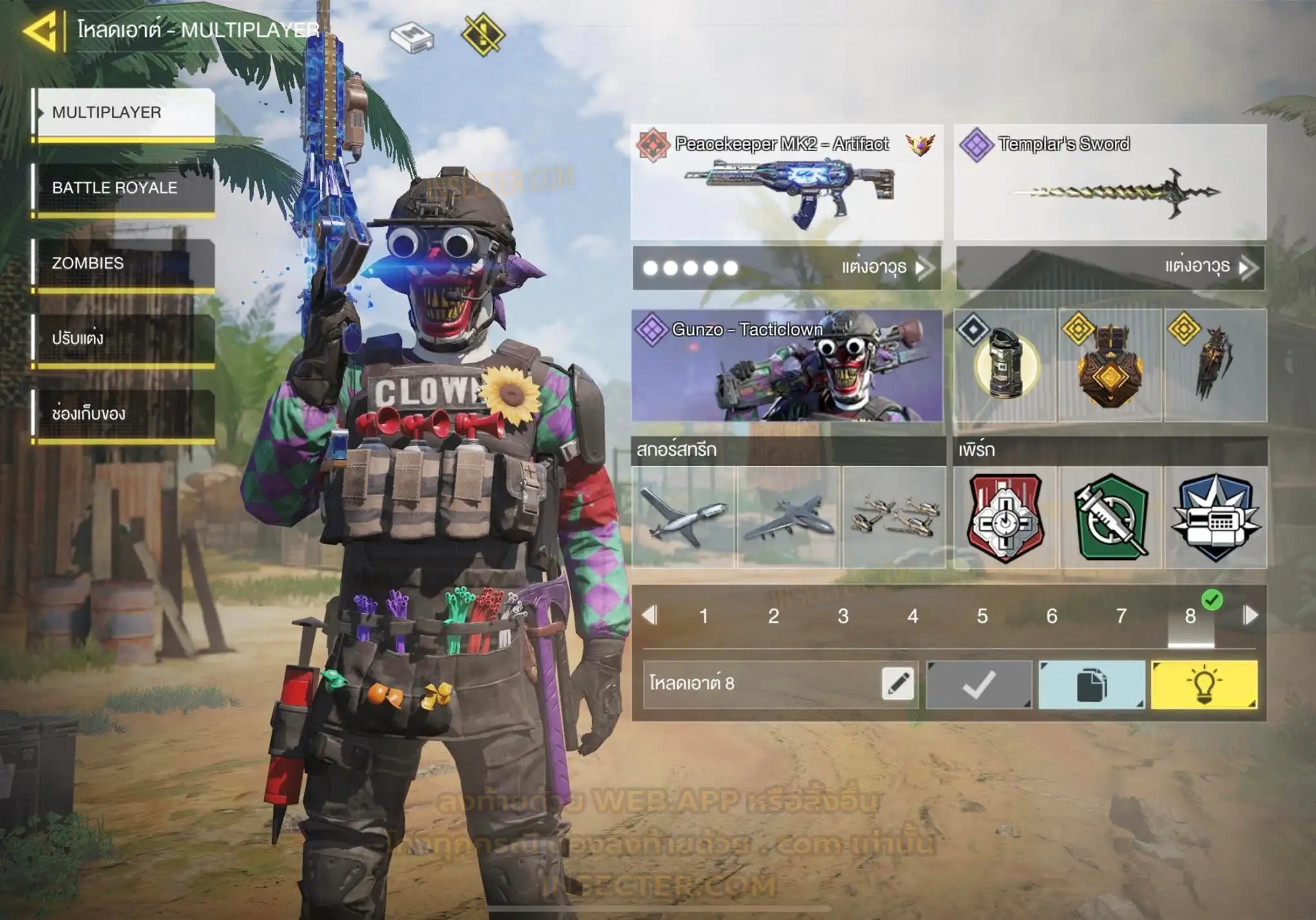Image resolution: width=1316 pixels, height=920 pixels.
Task: Select the MULTIPLAYER loadout tab
Action: [x=125, y=113]
